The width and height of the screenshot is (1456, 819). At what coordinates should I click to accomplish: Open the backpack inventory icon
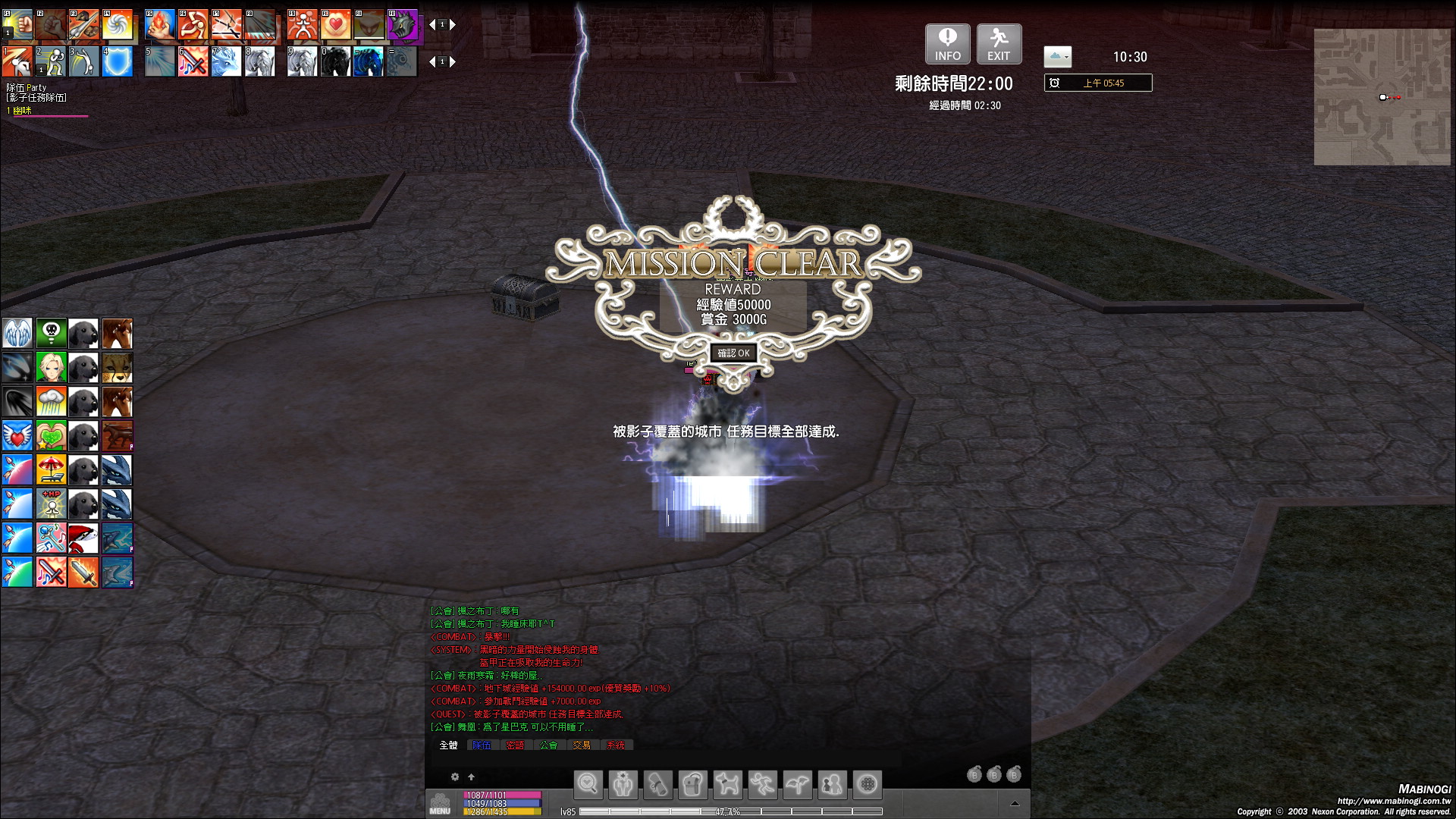pos(692,785)
